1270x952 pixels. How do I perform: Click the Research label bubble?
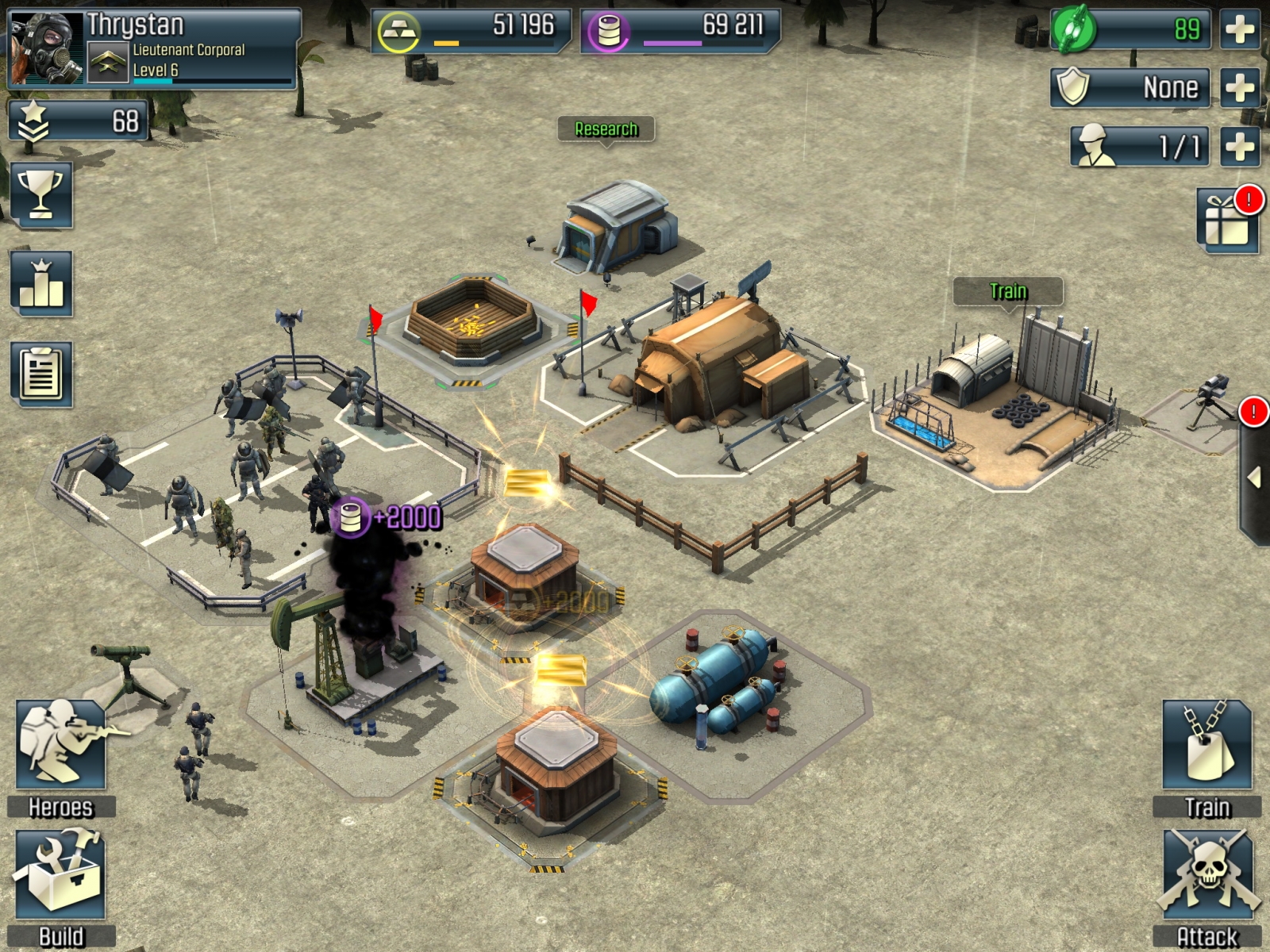(606, 129)
